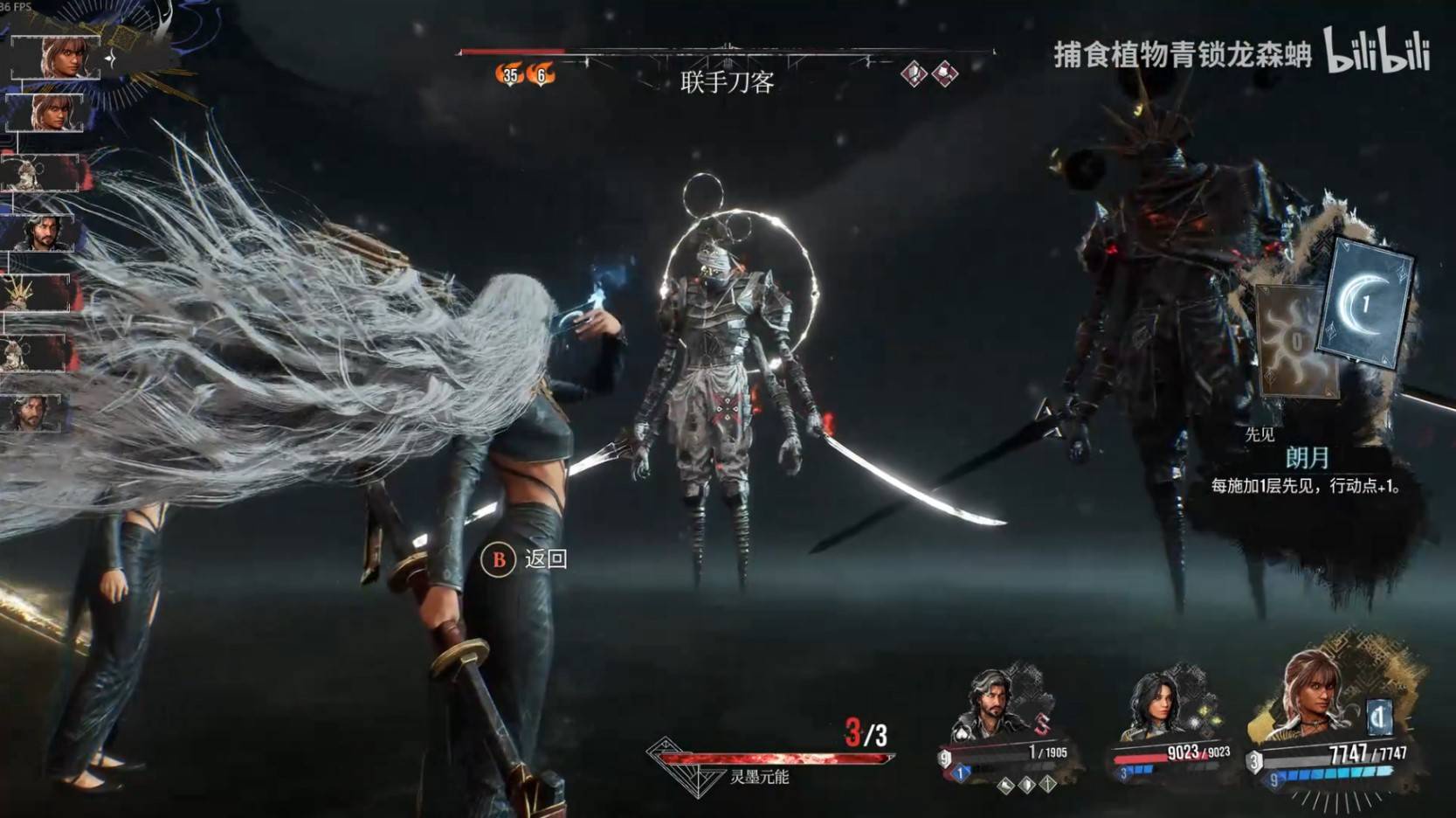Open the bilibili logo watermark
1456x818 pixels.
[1377, 51]
